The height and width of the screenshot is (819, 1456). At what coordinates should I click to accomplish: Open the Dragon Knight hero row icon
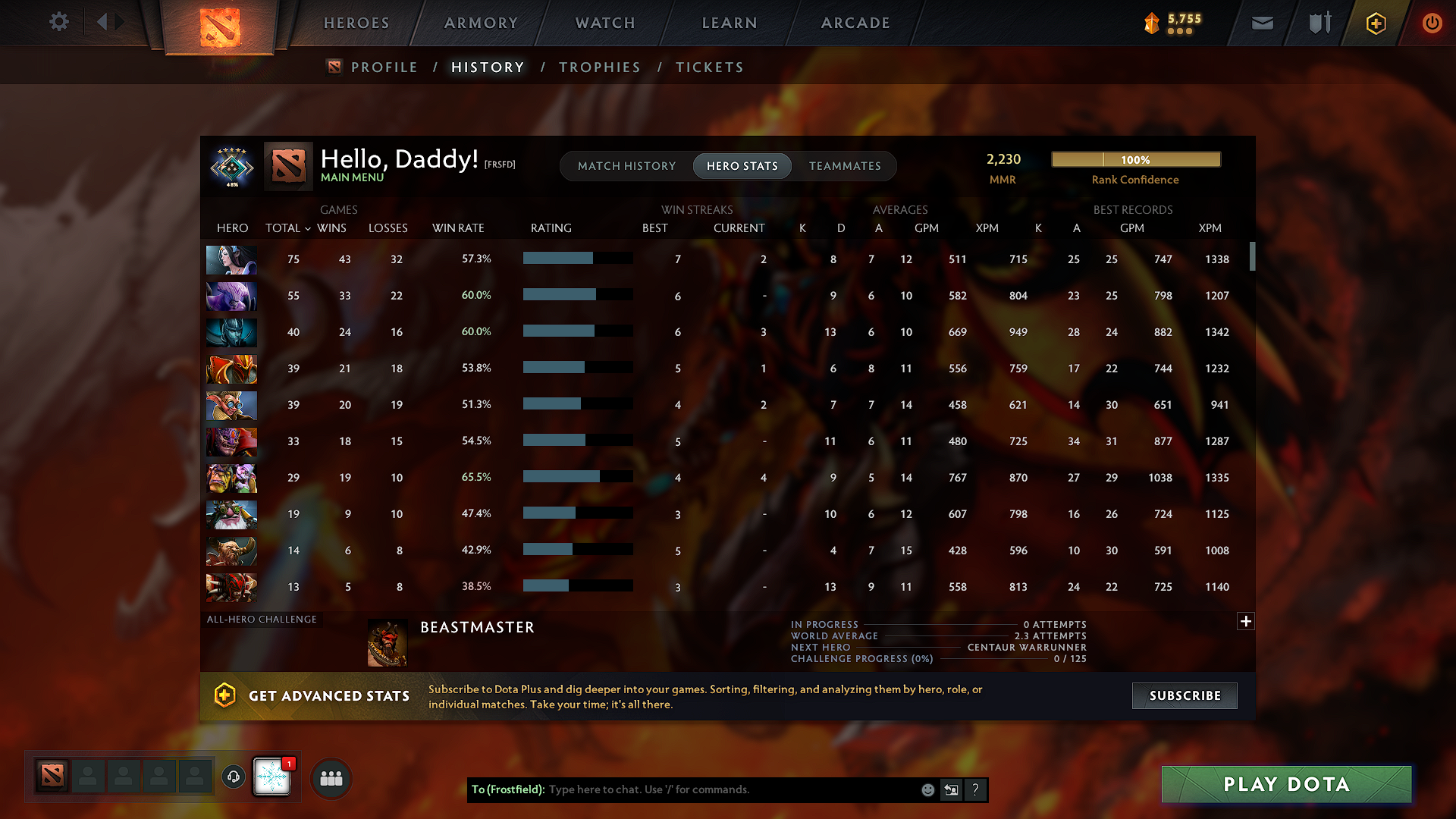pos(231,369)
